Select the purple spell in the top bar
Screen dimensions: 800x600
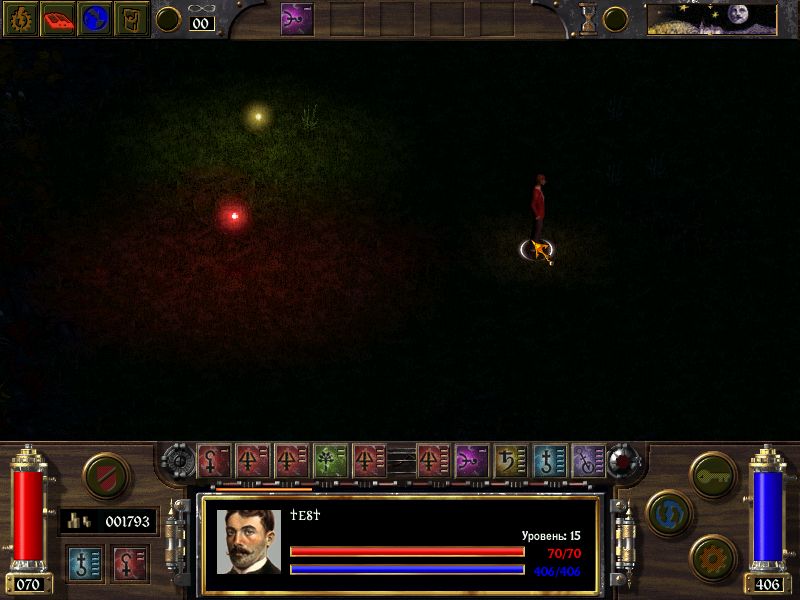[296, 18]
